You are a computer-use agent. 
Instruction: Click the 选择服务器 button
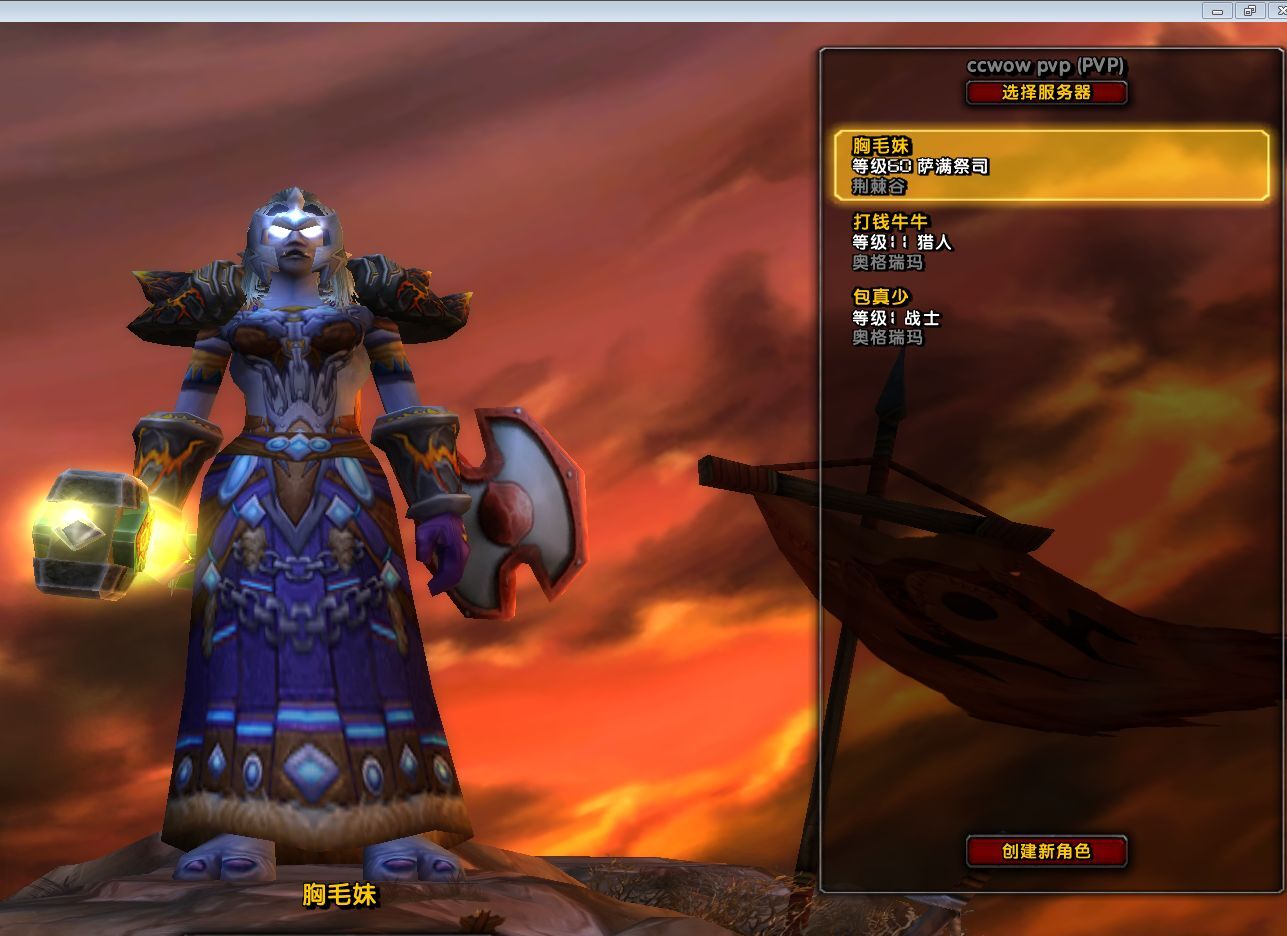[1046, 93]
